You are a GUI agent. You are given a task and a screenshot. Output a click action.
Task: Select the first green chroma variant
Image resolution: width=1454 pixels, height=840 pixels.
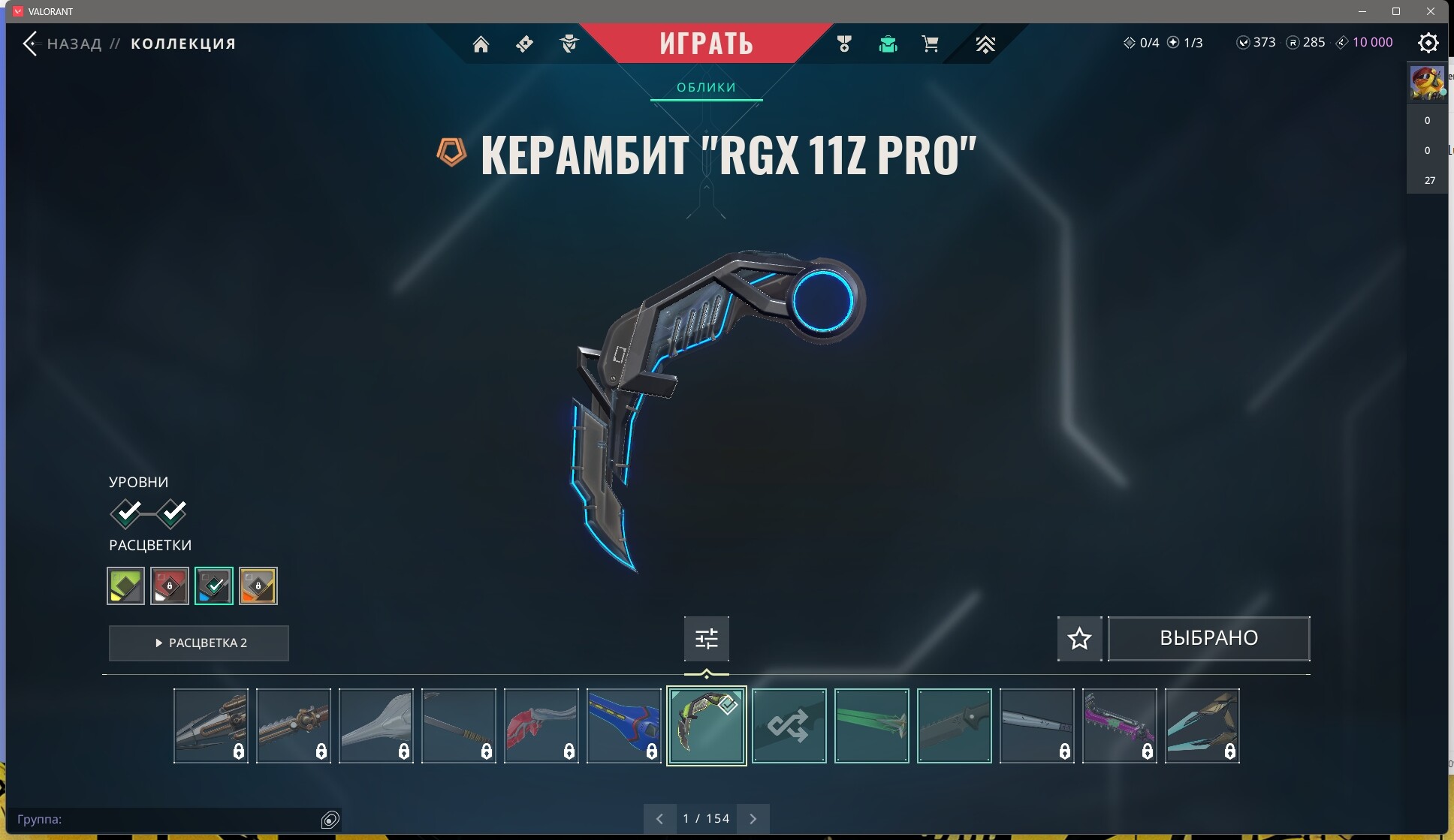coord(125,586)
